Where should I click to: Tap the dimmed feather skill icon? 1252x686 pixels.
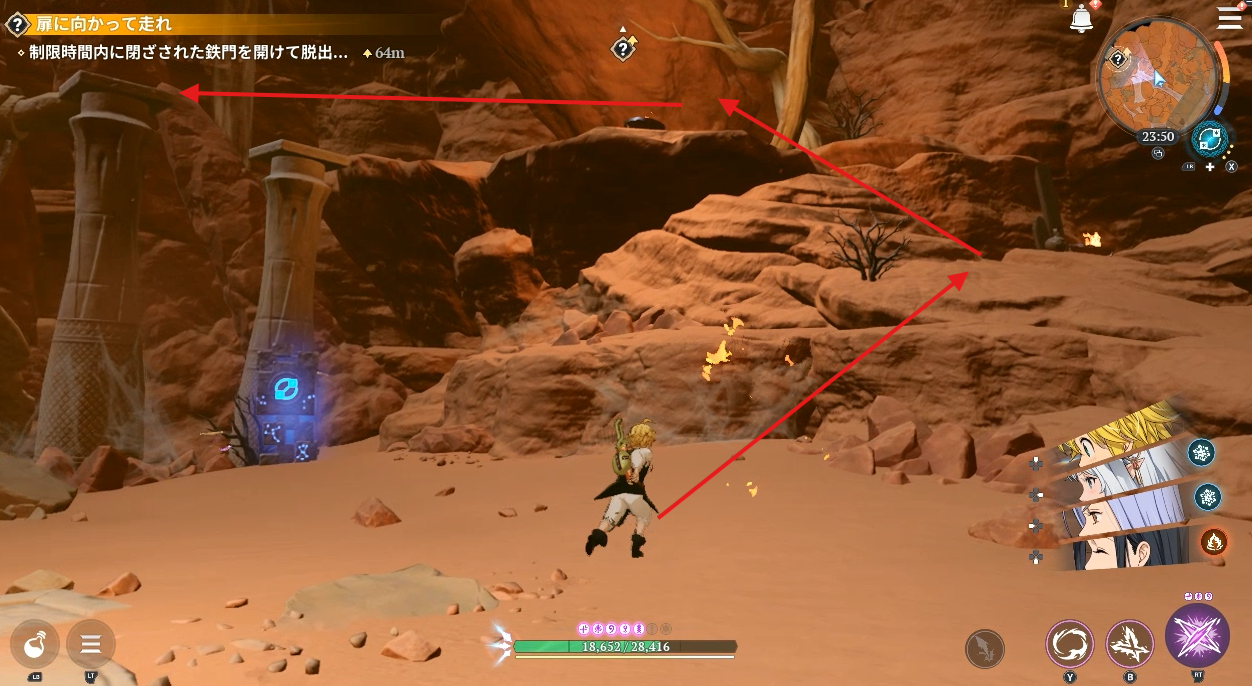(x=985, y=649)
